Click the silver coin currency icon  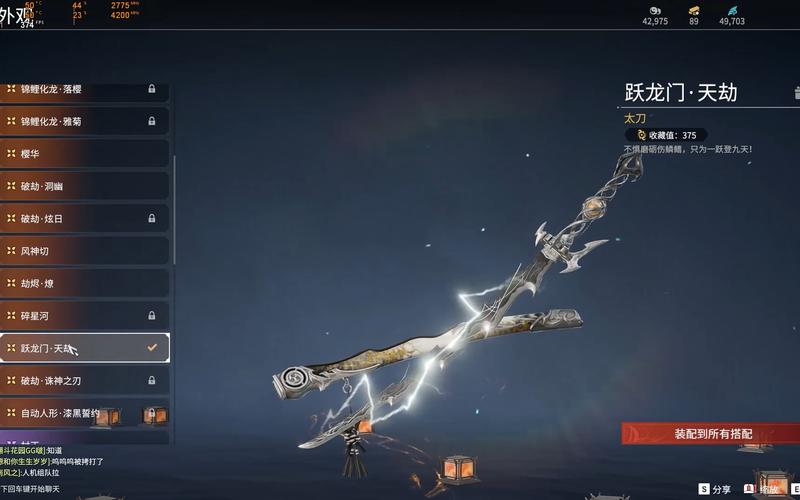(655, 10)
